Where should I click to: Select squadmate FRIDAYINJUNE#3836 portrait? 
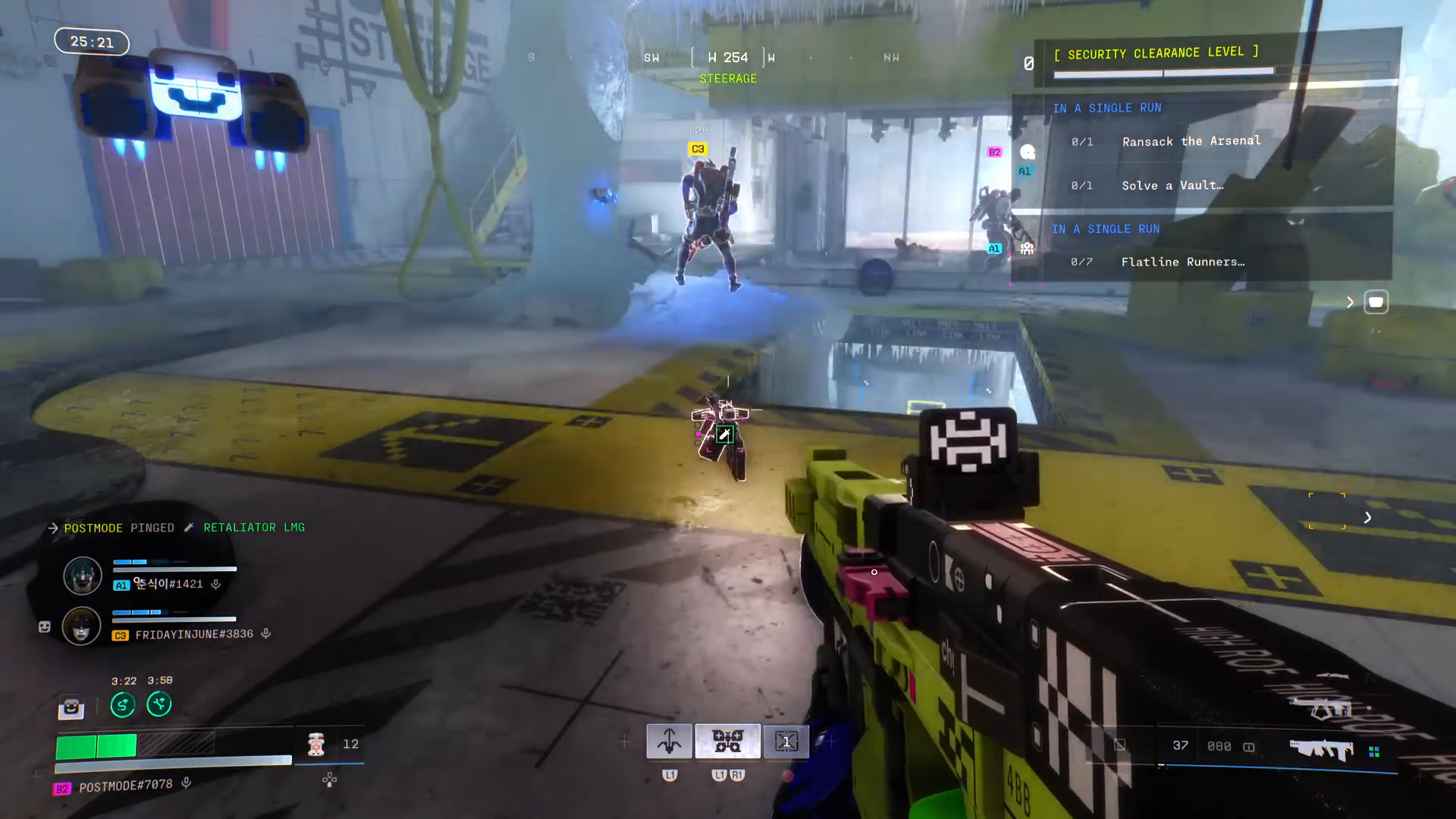coord(82,626)
